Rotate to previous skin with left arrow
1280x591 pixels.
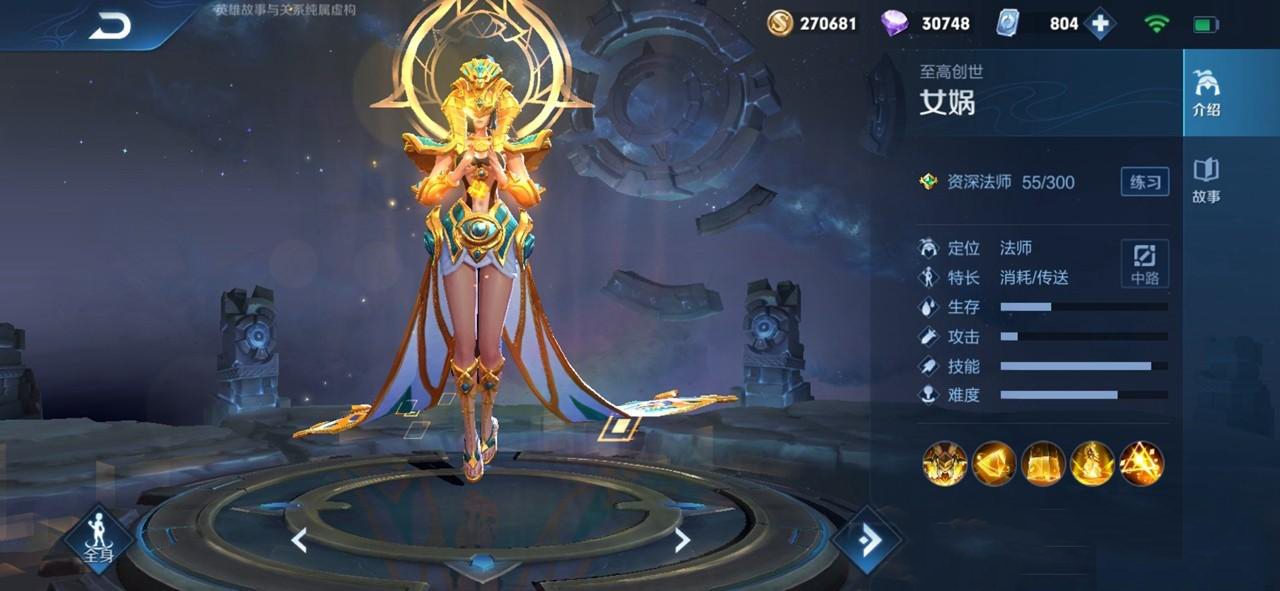click(x=299, y=541)
